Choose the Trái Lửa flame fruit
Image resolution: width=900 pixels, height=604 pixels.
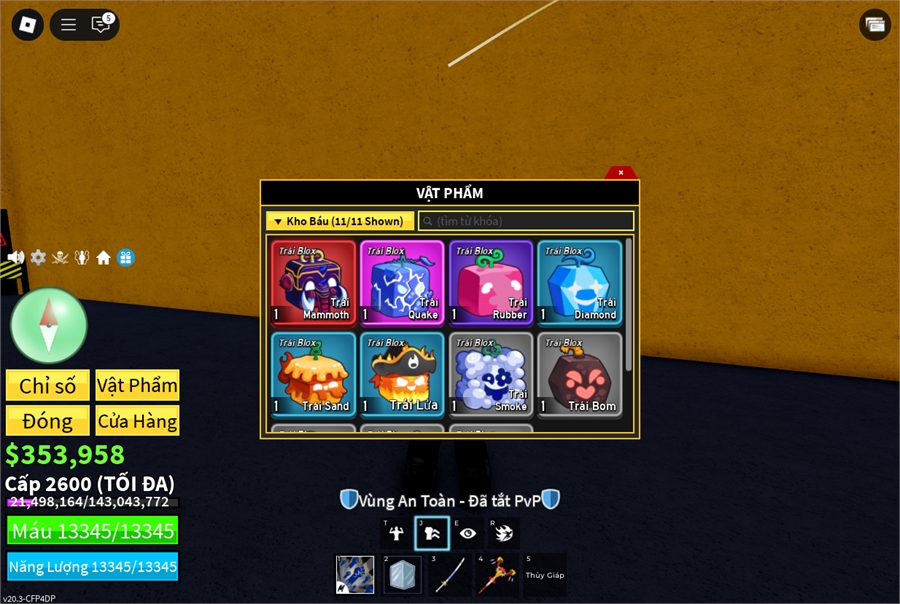point(401,374)
